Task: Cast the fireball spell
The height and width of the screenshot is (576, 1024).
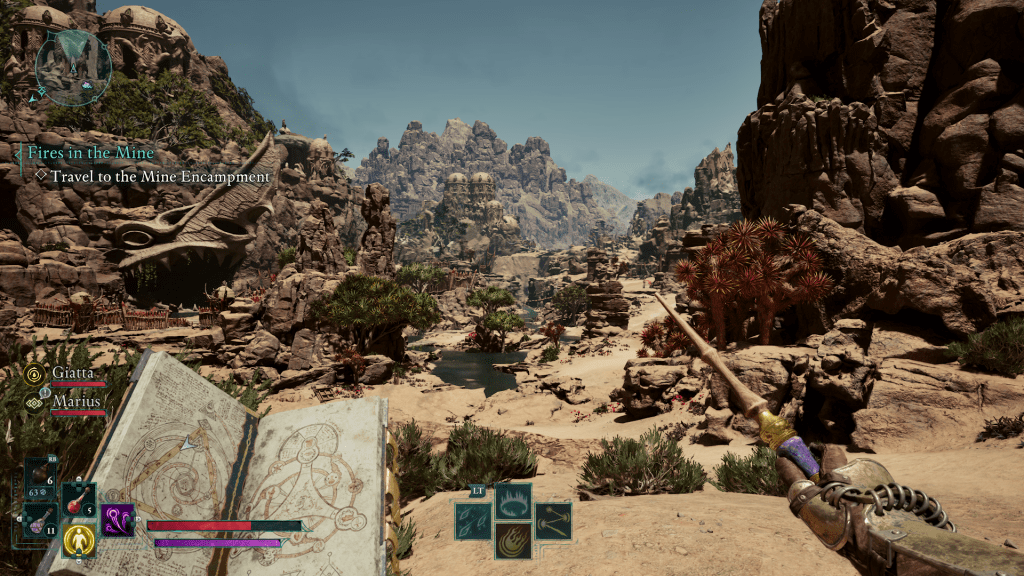Action: [x=513, y=541]
